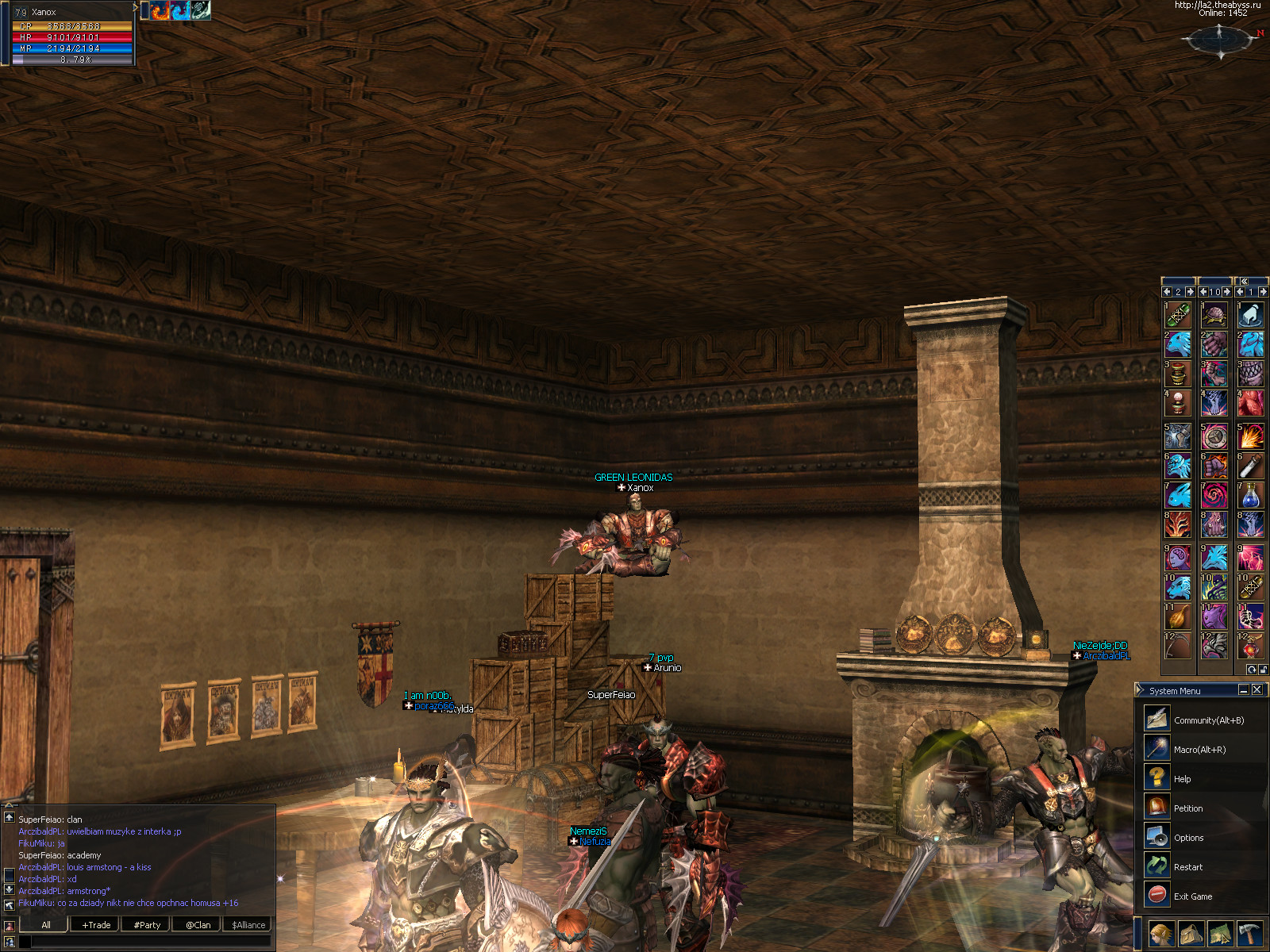Switch to the #Party chat tab
Image resolution: width=1270 pixels, height=952 pixels.
coord(147,924)
